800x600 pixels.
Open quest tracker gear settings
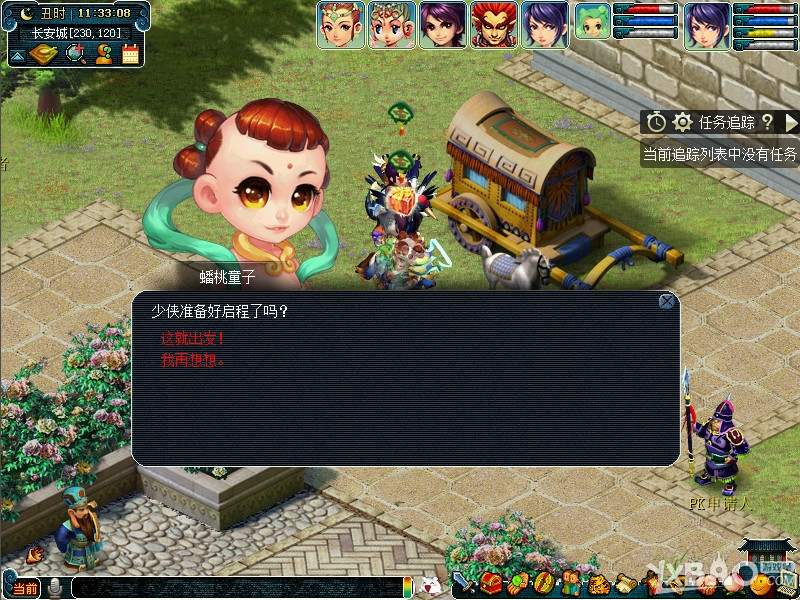pyautogui.click(x=683, y=122)
